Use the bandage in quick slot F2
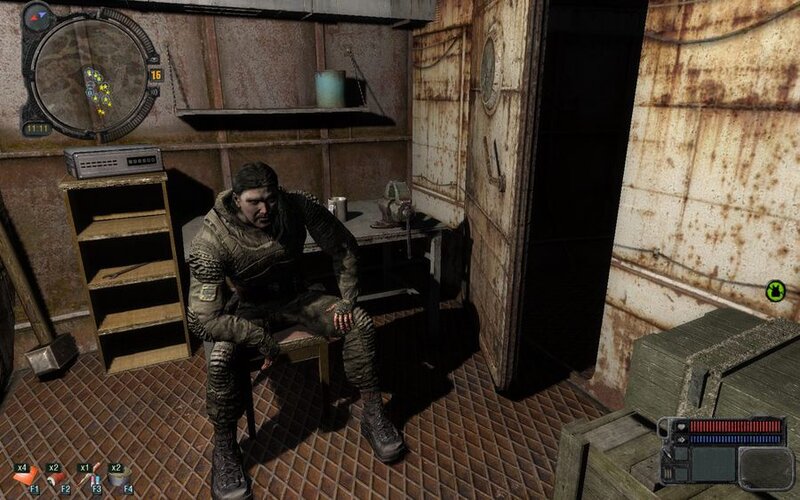The image size is (800, 500). click(x=57, y=477)
